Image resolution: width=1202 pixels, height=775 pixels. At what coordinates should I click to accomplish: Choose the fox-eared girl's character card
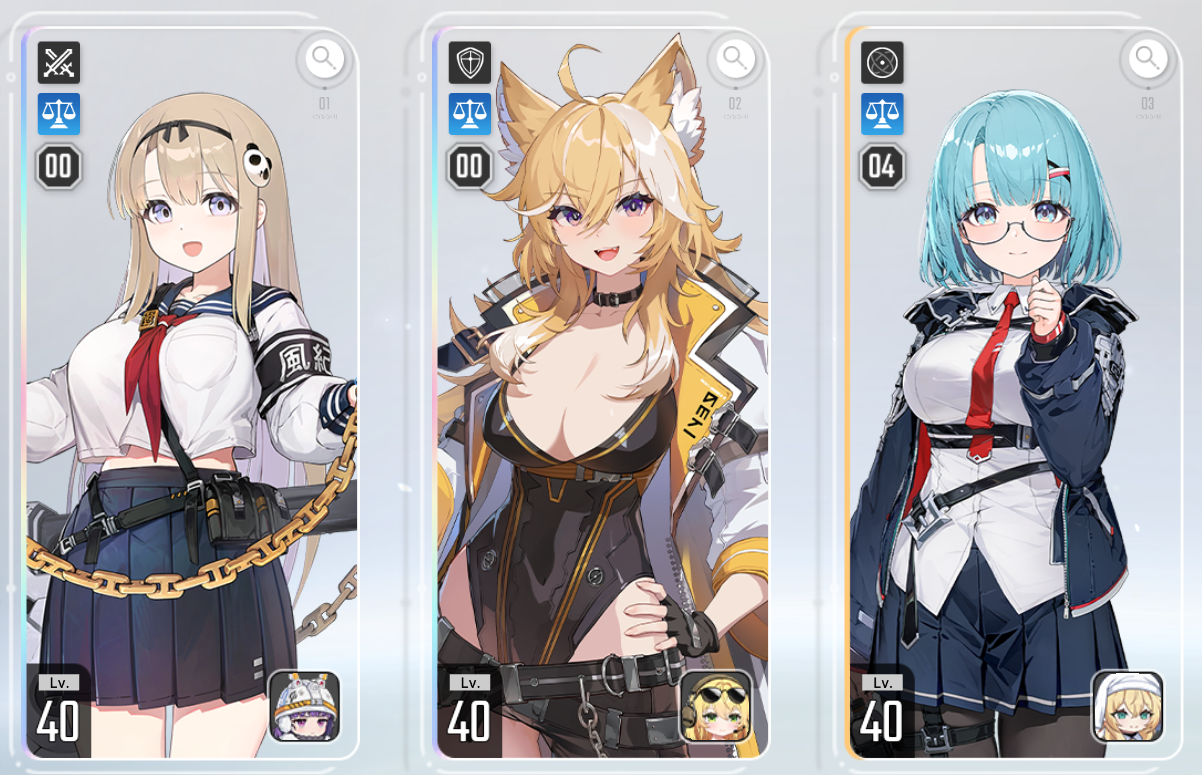(x=600, y=400)
